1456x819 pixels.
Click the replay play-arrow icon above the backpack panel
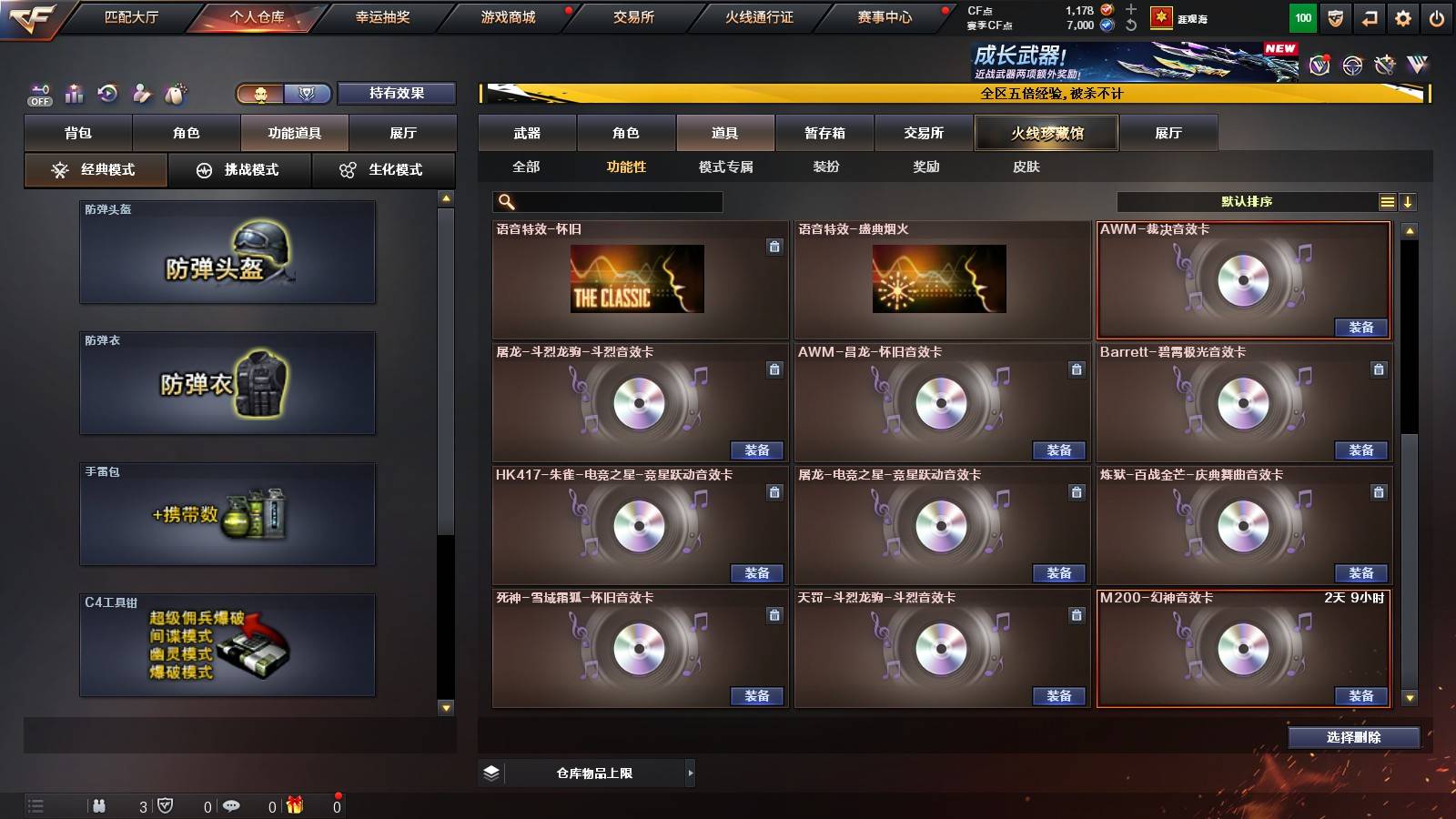[x=108, y=93]
